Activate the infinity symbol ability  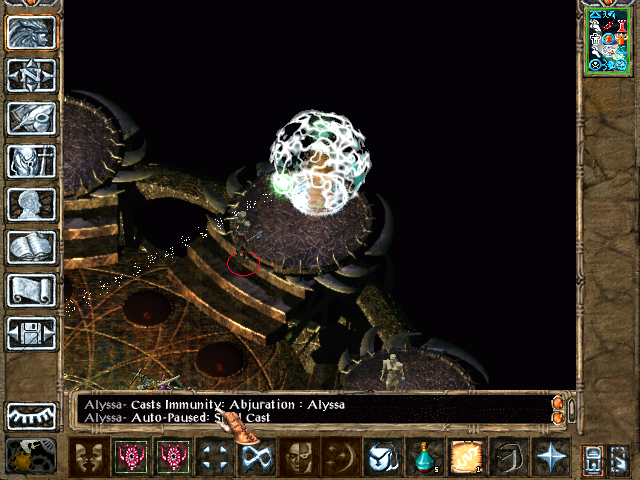pos(255,457)
